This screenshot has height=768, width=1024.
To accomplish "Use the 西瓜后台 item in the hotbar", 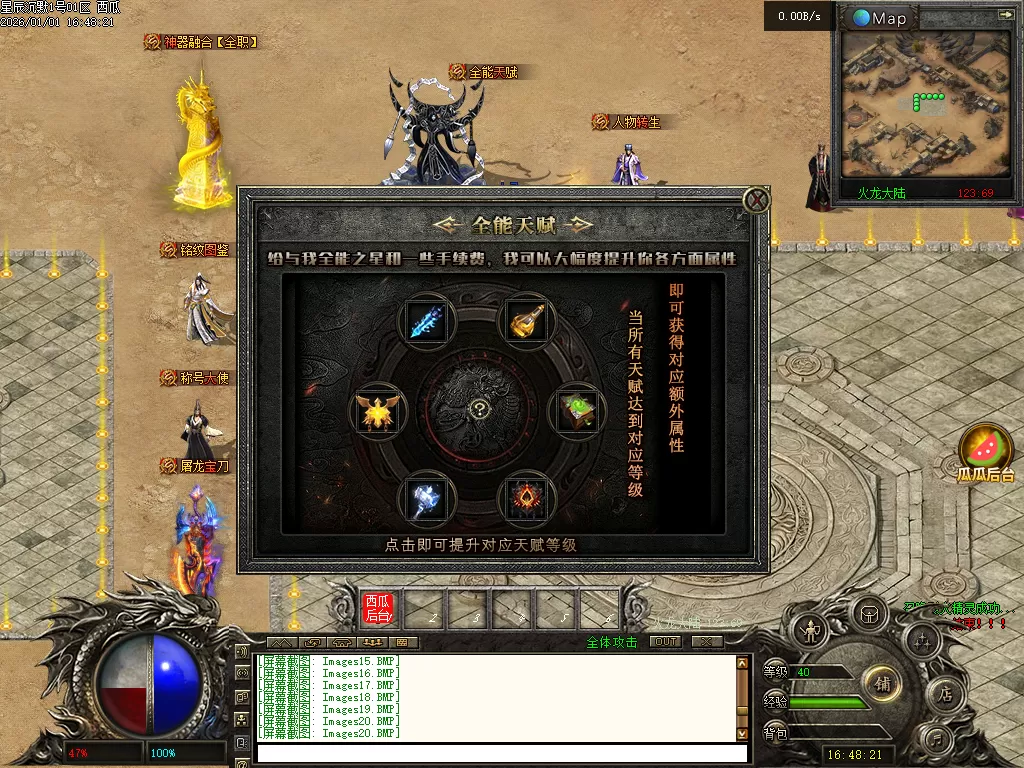I will 379,608.
